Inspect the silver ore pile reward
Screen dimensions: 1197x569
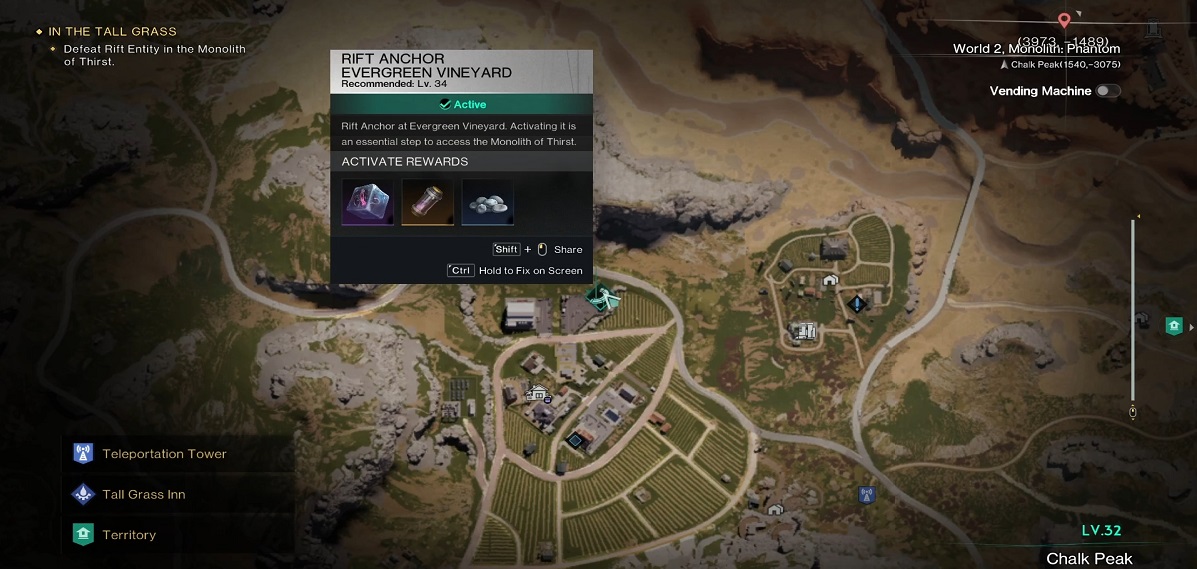pos(488,202)
